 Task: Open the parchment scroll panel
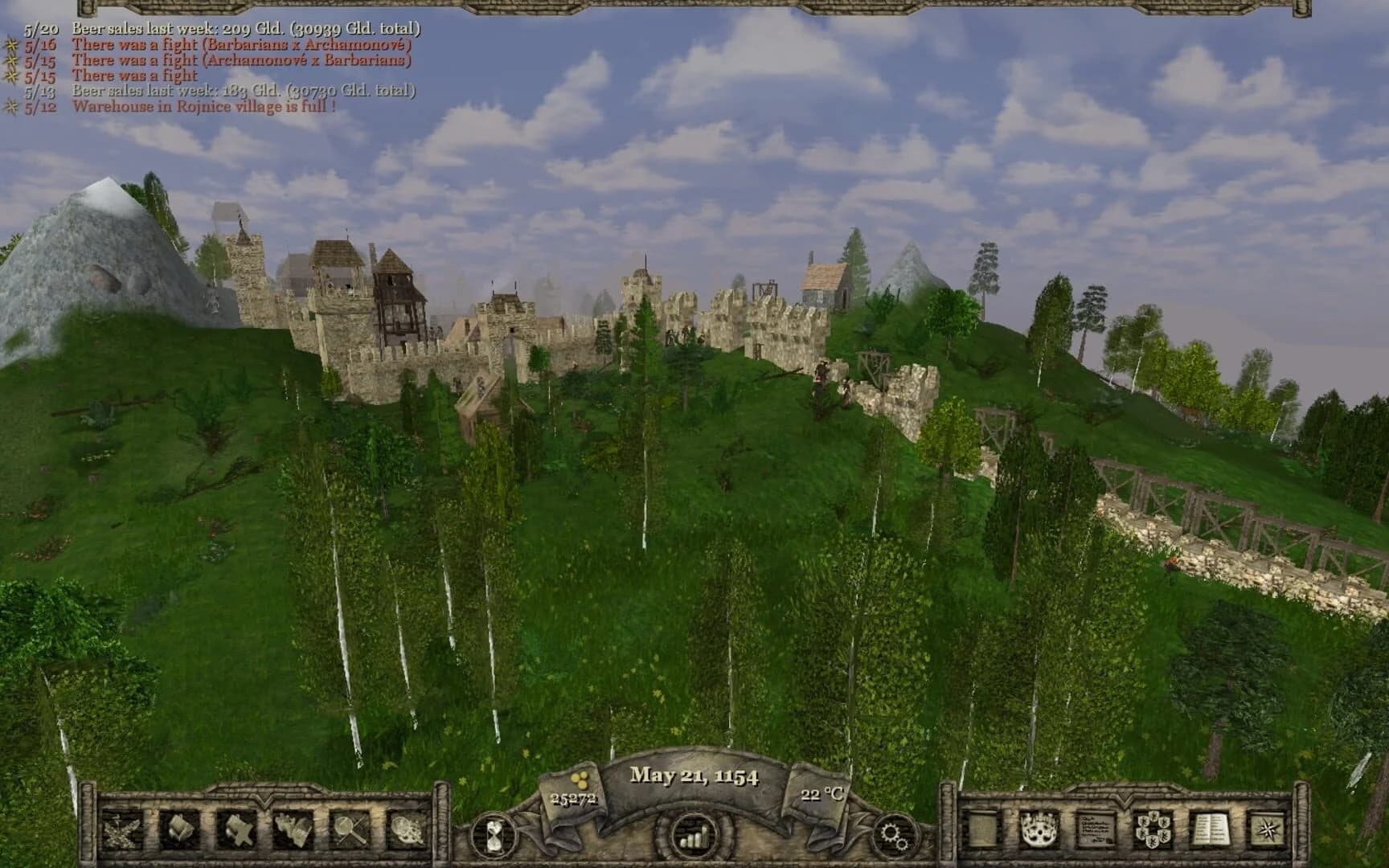pyautogui.click(x=981, y=830)
